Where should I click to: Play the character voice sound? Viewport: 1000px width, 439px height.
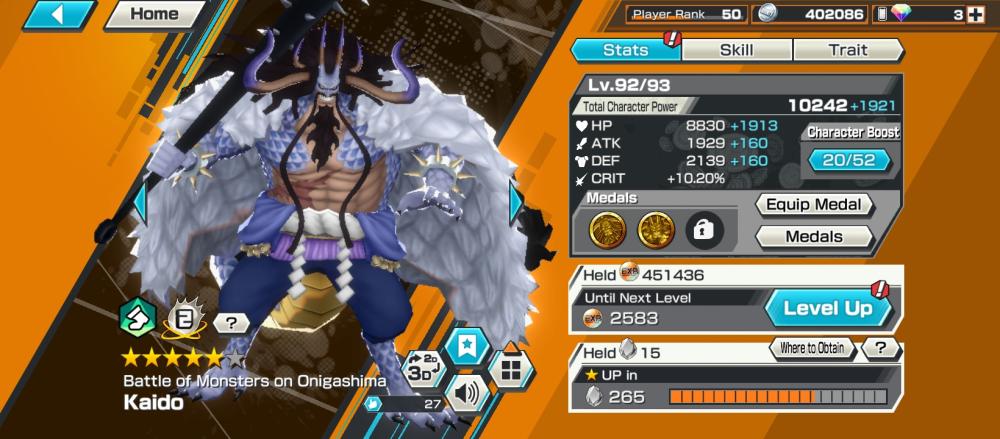point(466,391)
